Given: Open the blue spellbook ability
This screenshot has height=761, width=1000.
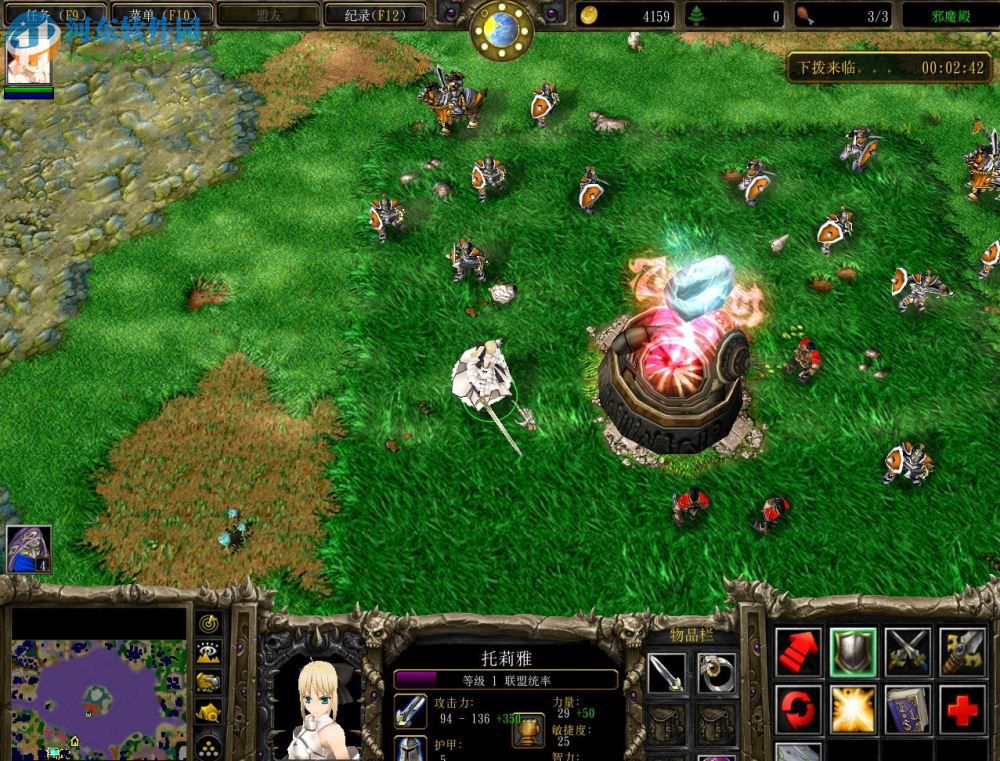Looking at the screenshot, I should click(908, 709).
